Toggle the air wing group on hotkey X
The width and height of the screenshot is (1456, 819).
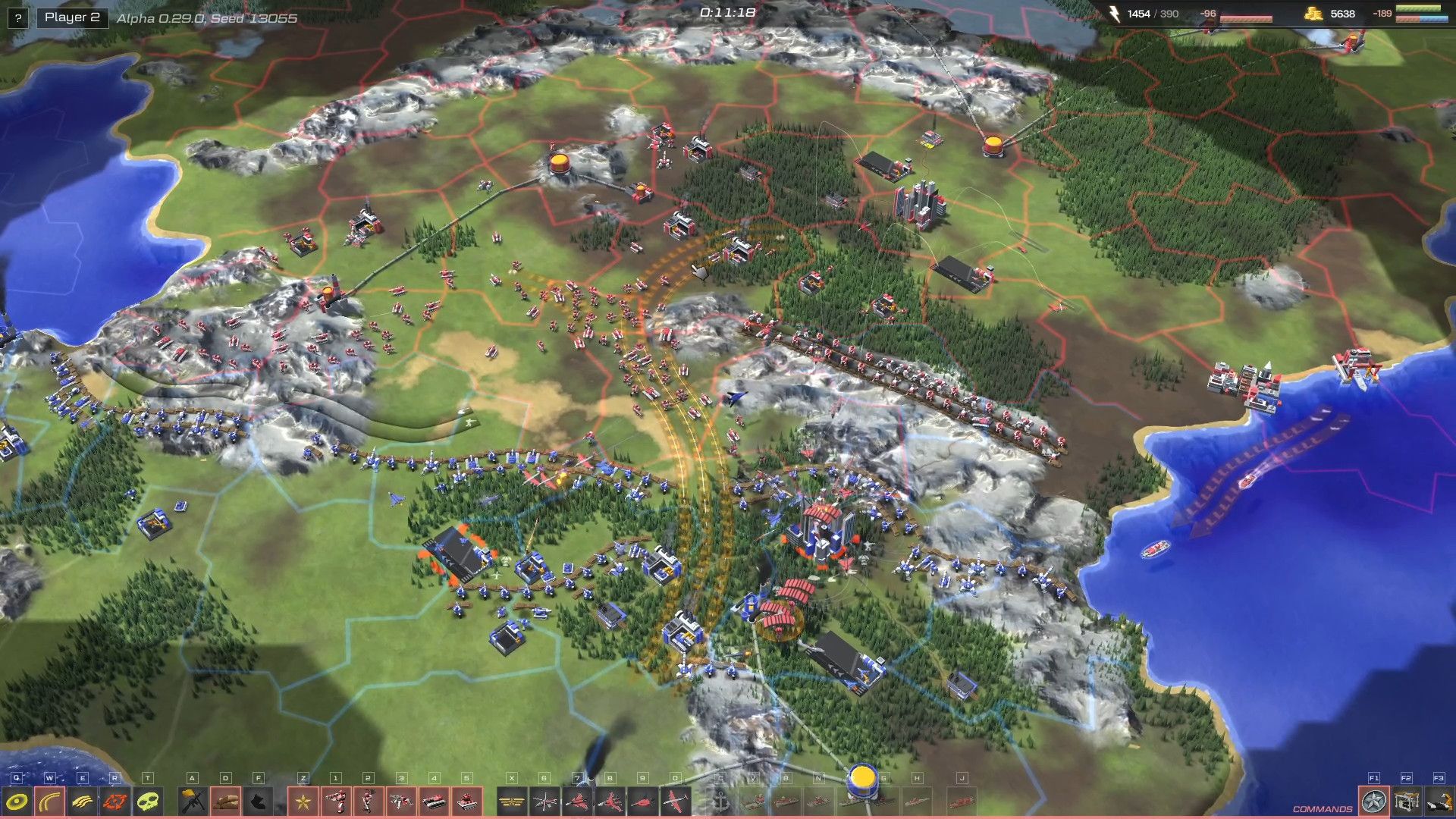point(510,801)
